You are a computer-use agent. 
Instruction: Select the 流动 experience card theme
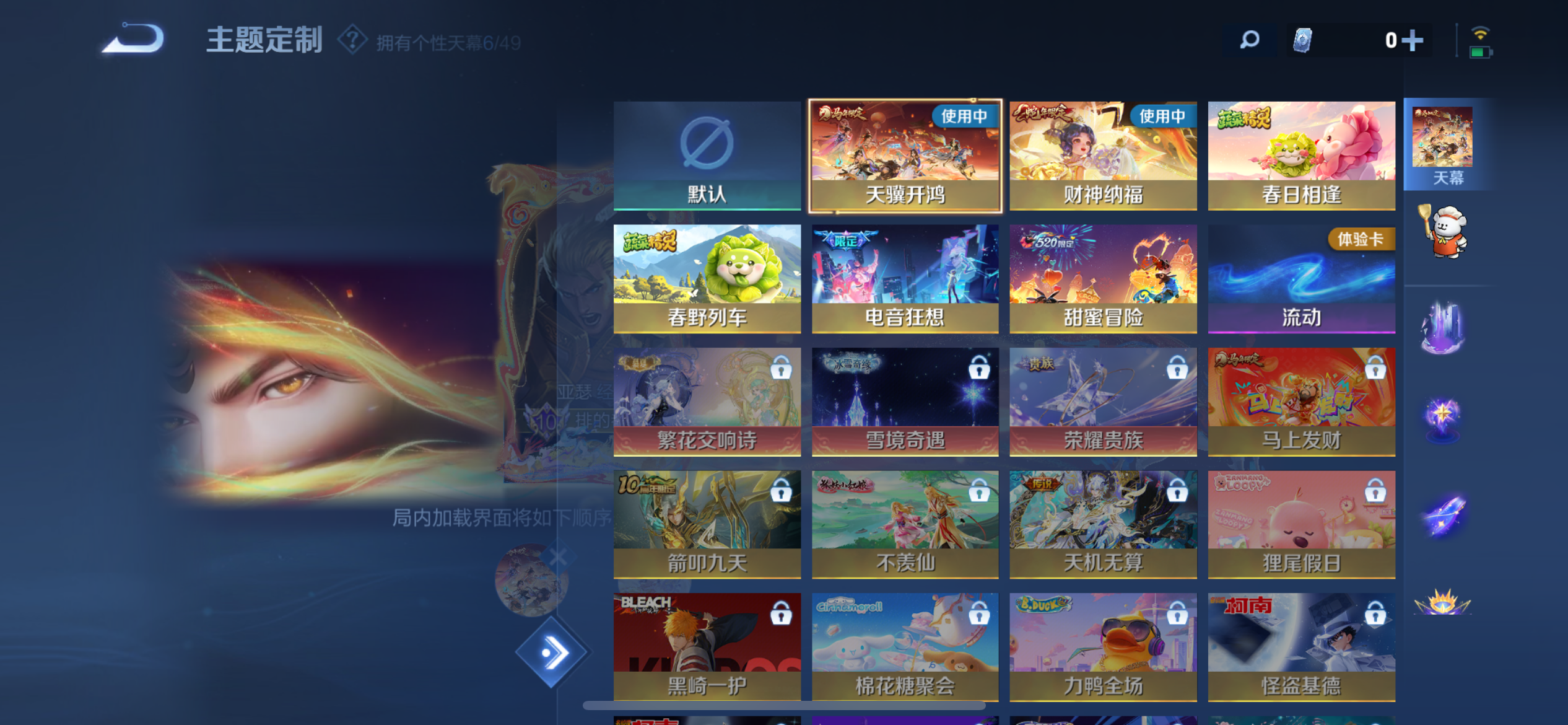[x=1301, y=277]
